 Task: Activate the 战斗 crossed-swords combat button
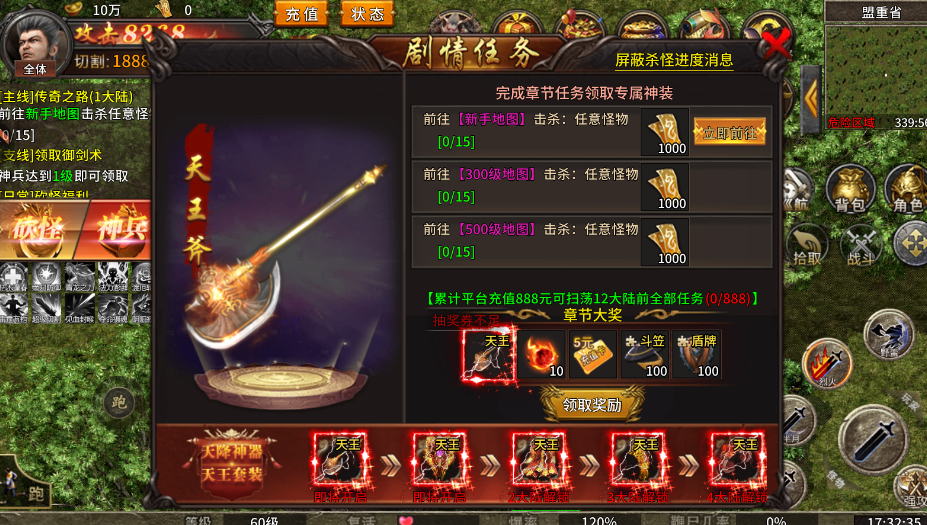[x=860, y=243]
